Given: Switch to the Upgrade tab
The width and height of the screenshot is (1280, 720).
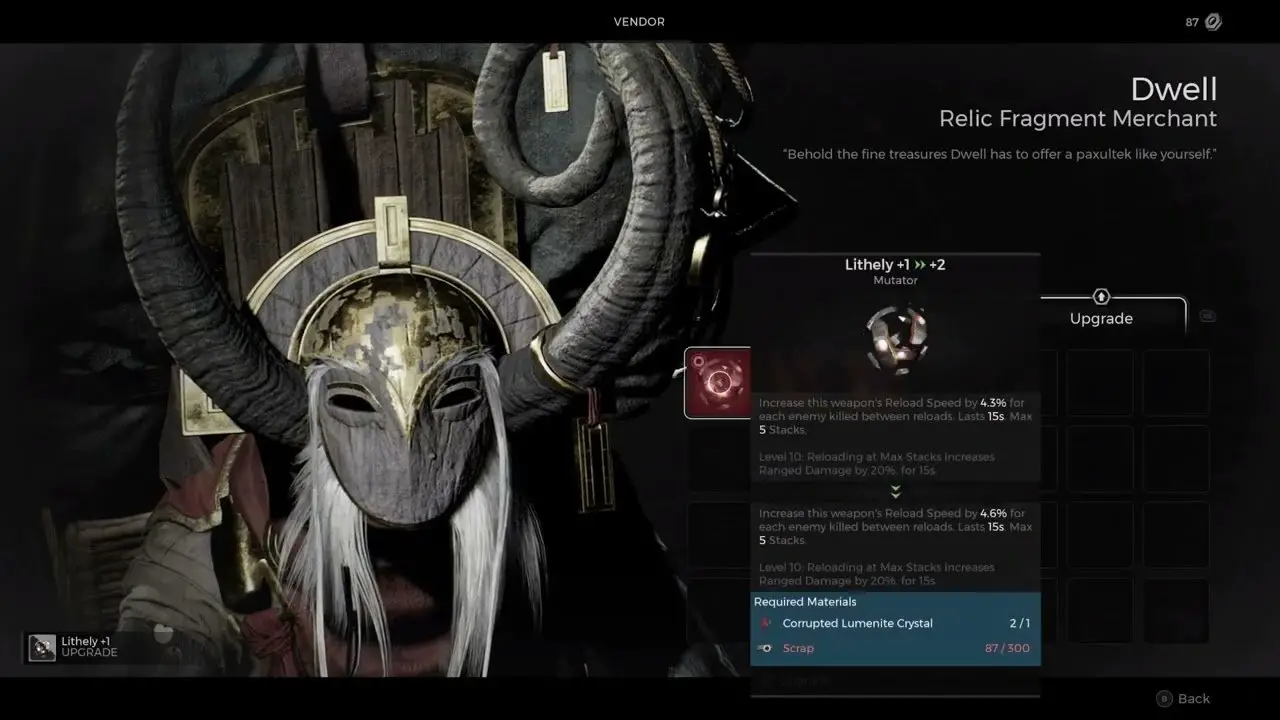Looking at the screenshot, I should pos(1100,318).
